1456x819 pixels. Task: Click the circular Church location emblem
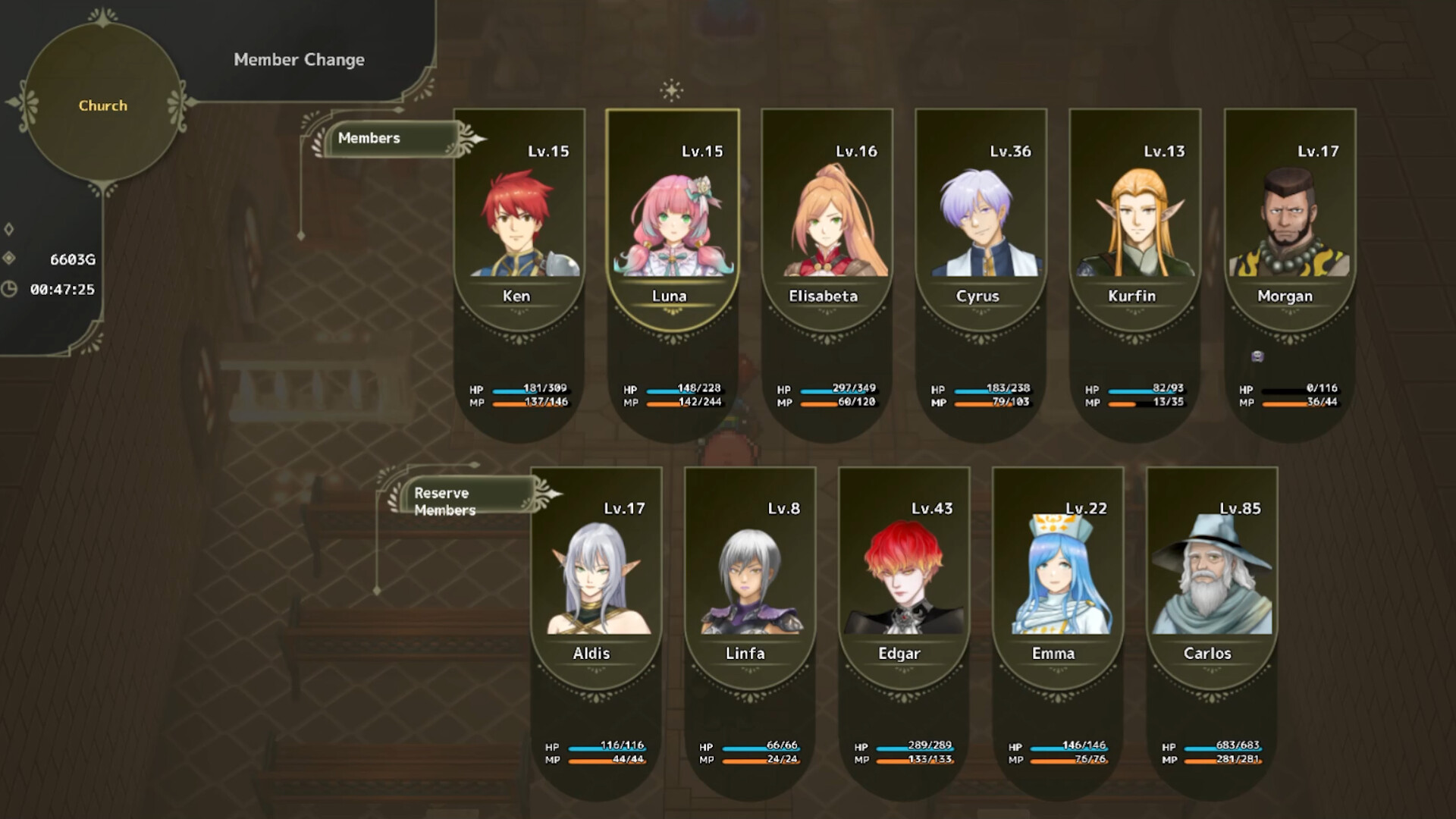click(x=102, y=106)
